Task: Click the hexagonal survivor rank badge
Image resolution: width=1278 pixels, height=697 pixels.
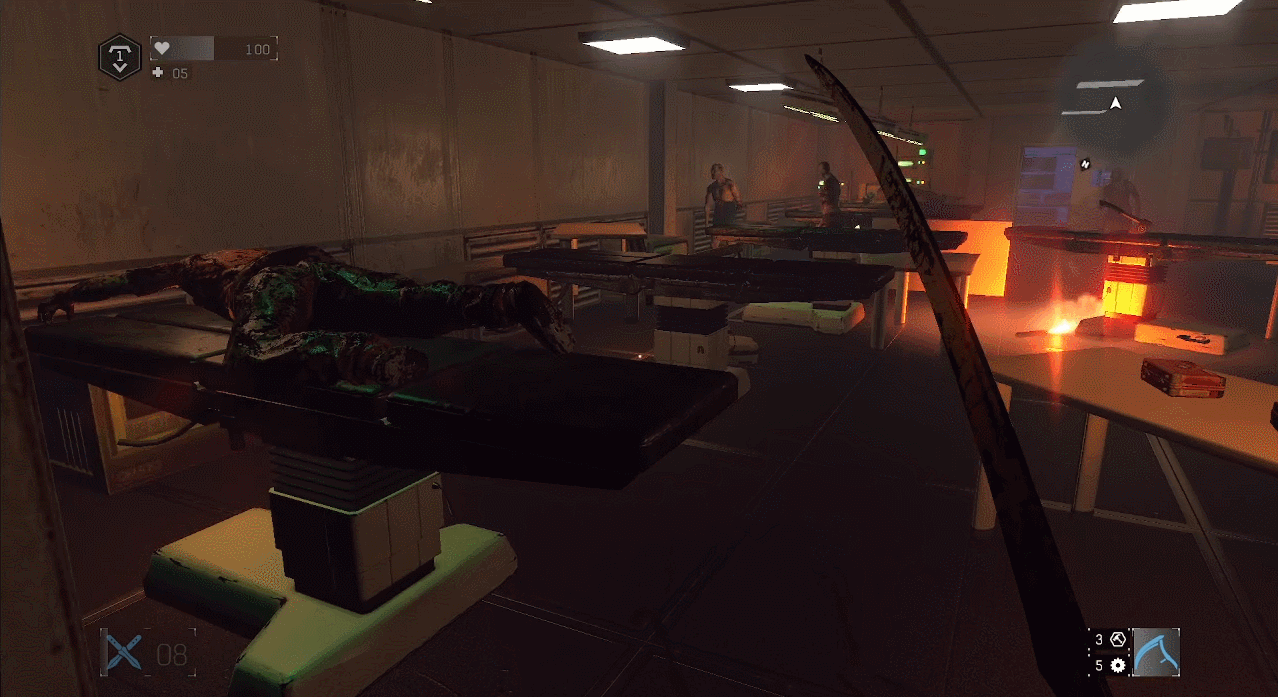Action: click(120, 56)
